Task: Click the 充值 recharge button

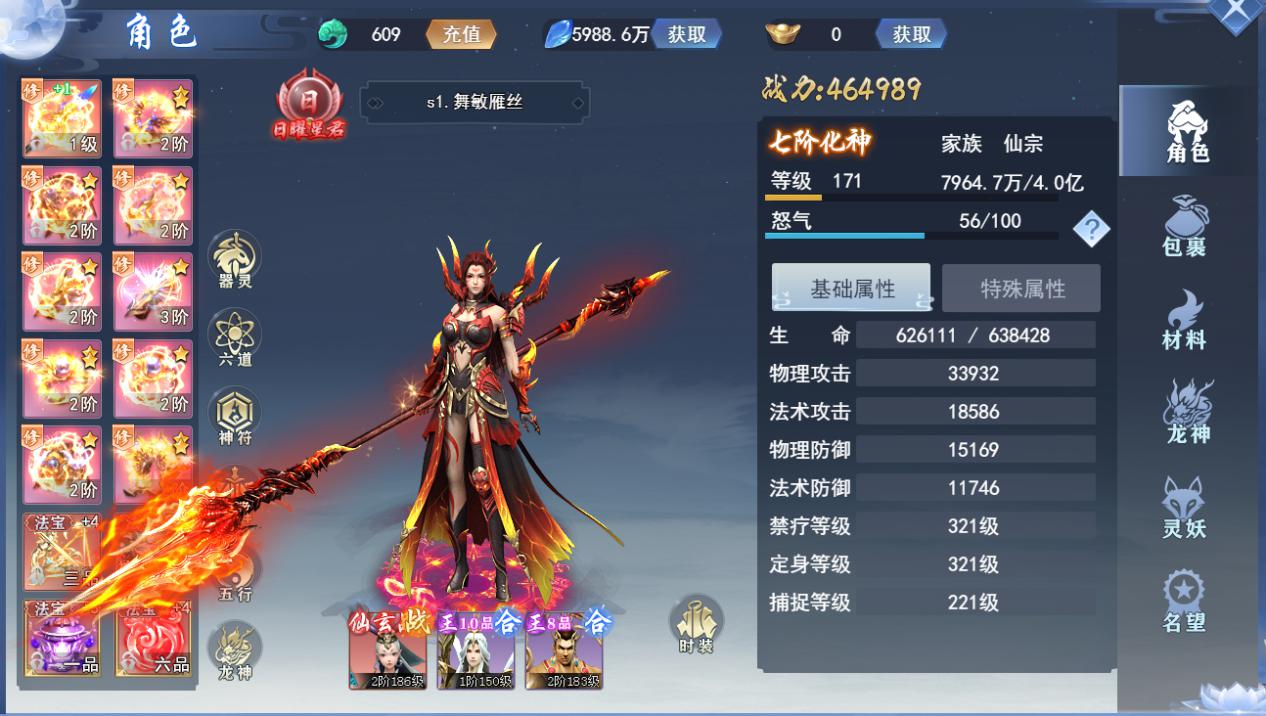Action: (461, 34)
